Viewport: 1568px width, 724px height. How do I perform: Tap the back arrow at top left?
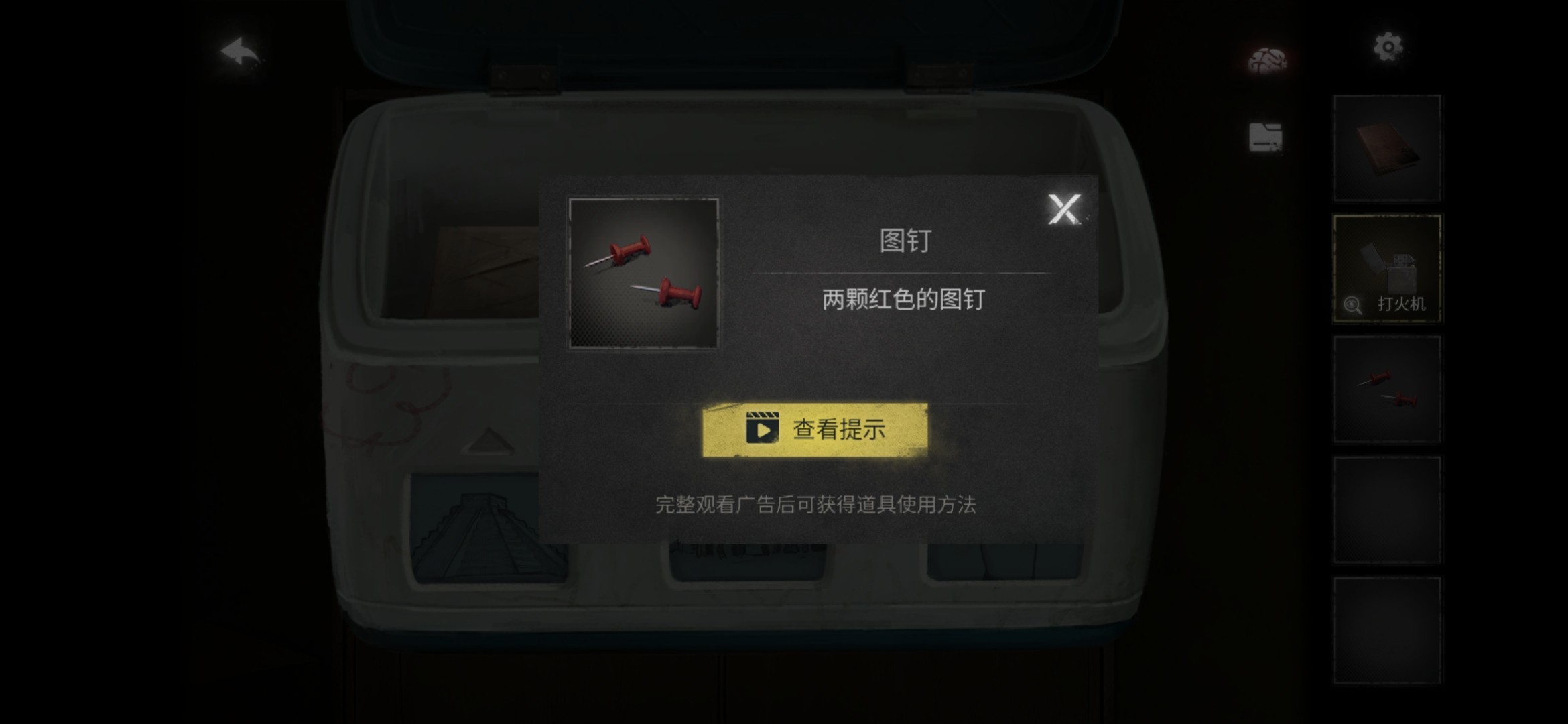click(240, 51)
